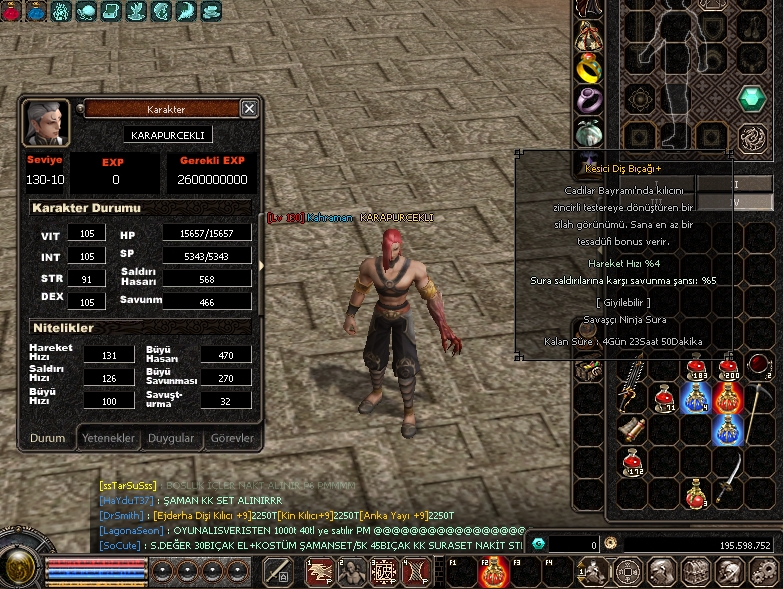Viewport: 783px width, 589px height.
Task: Select the red potion stack of 71
Action: tap(663, 400)
